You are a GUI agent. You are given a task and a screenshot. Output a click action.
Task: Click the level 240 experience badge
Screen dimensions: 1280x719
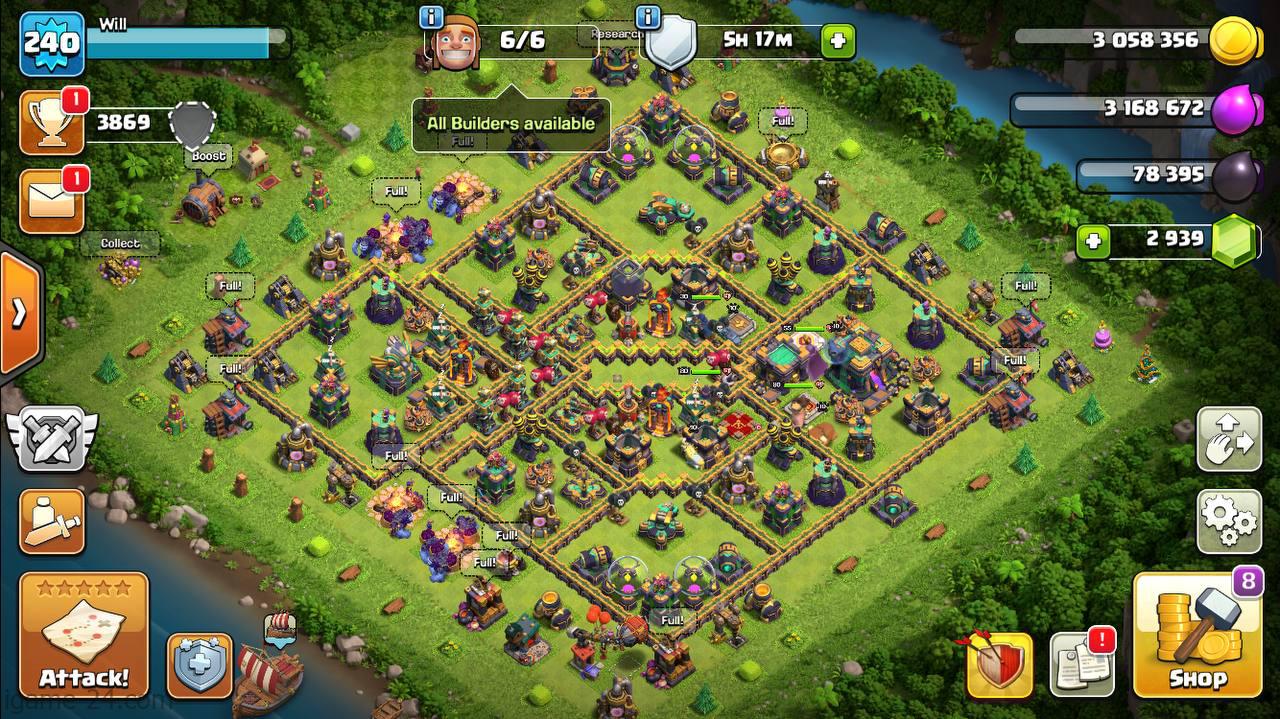click(52, 43)
